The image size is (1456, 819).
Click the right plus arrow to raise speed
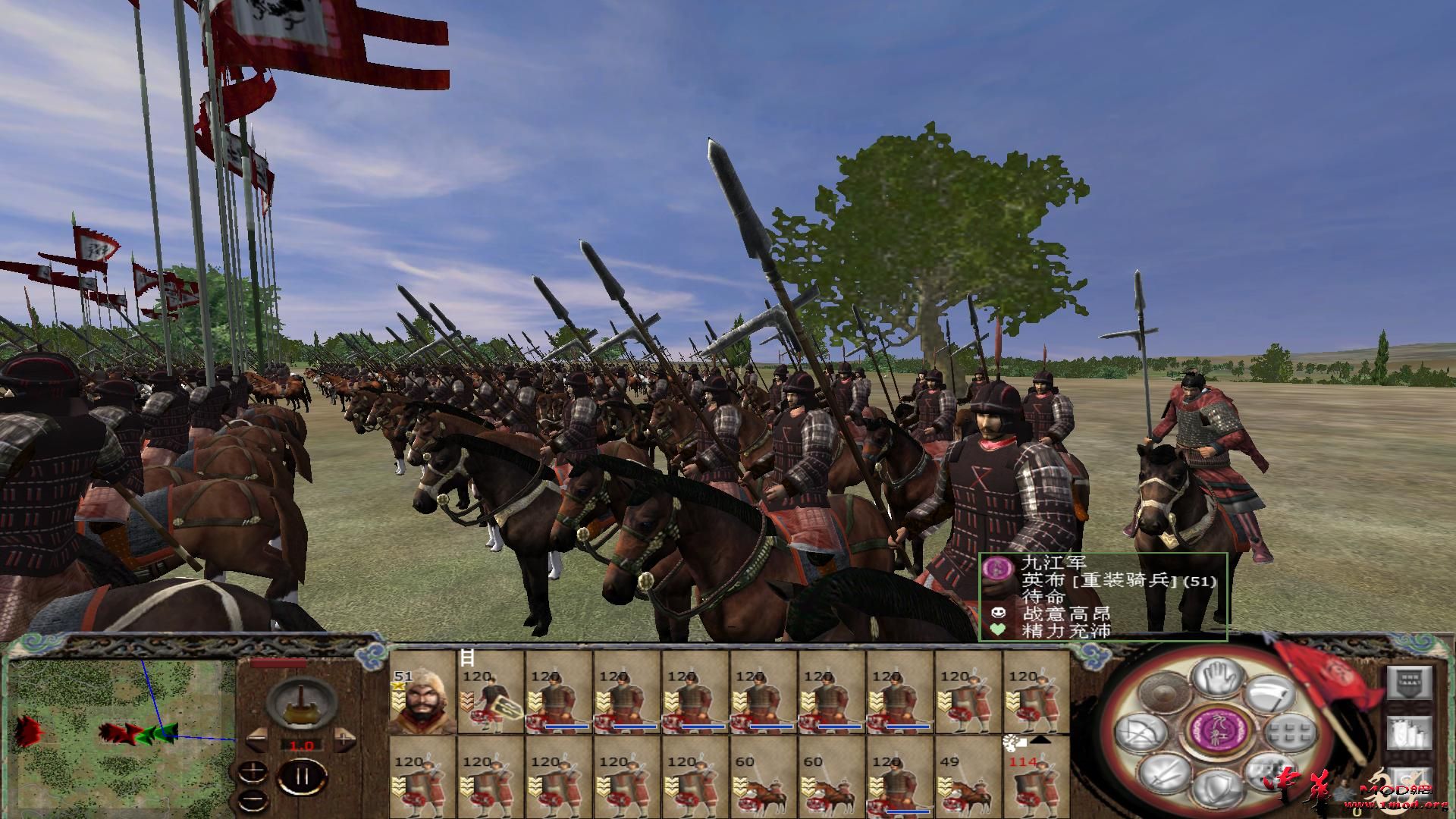coord(344,740)
